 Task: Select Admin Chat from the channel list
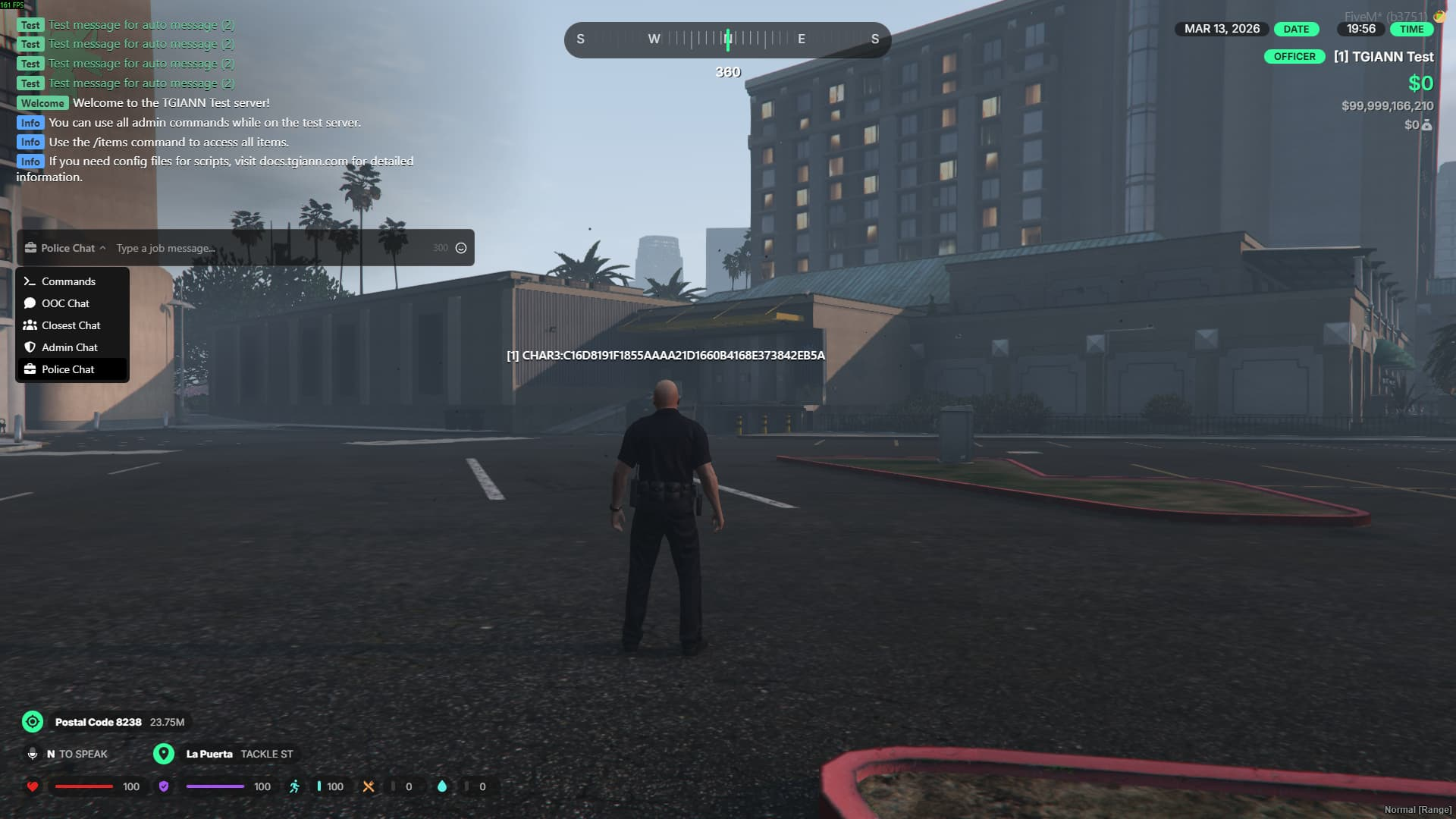70,347
